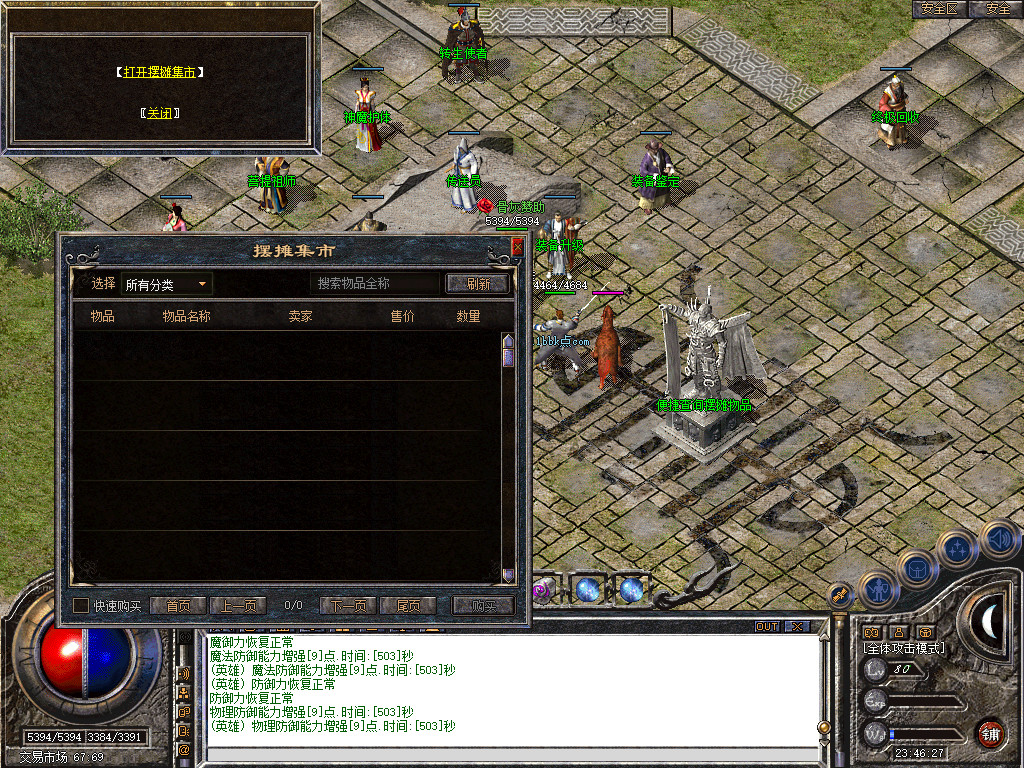Open the bag round icon

click(x=918, y=568)
